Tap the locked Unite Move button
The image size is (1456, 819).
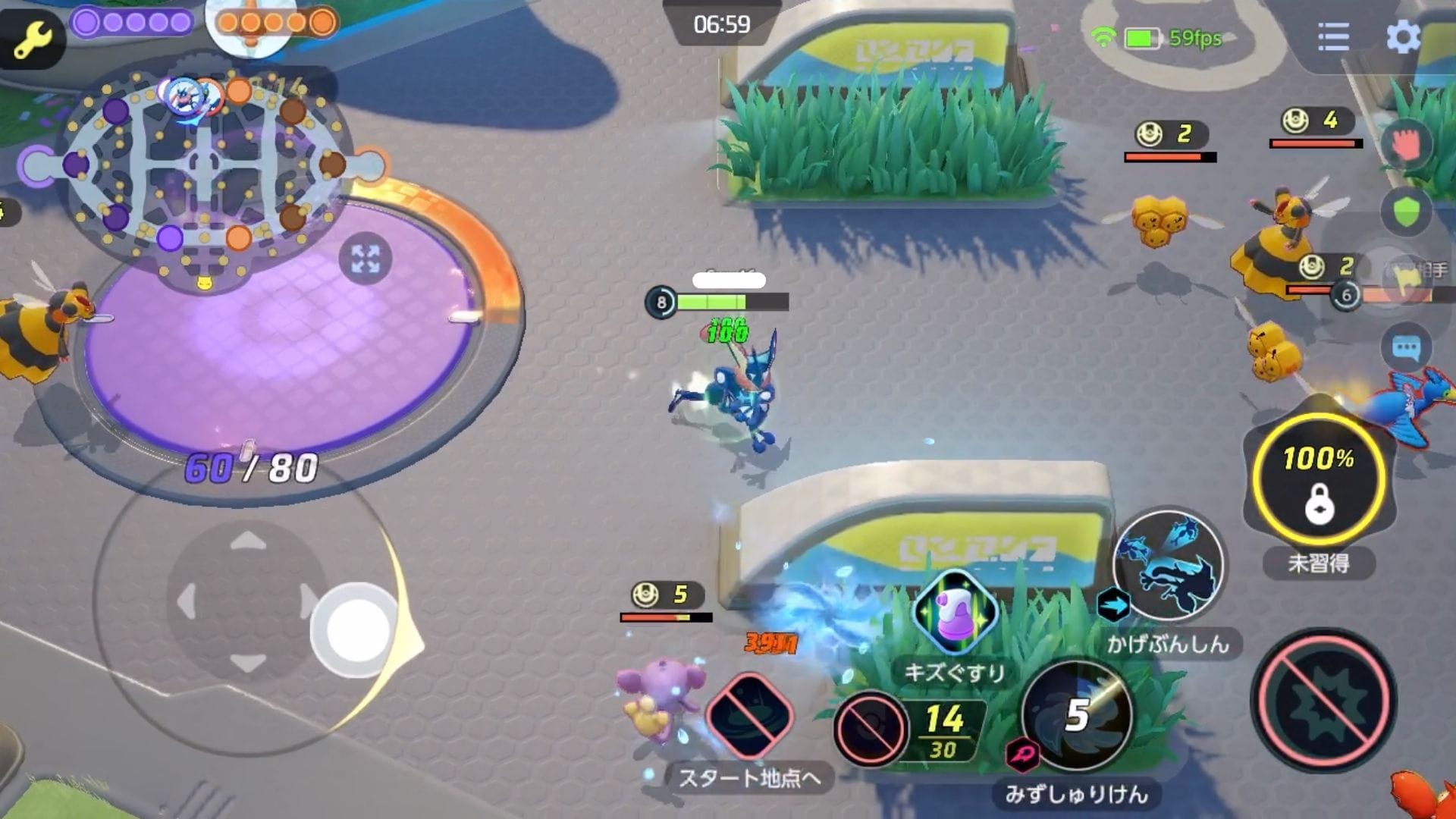[1319, 479]
